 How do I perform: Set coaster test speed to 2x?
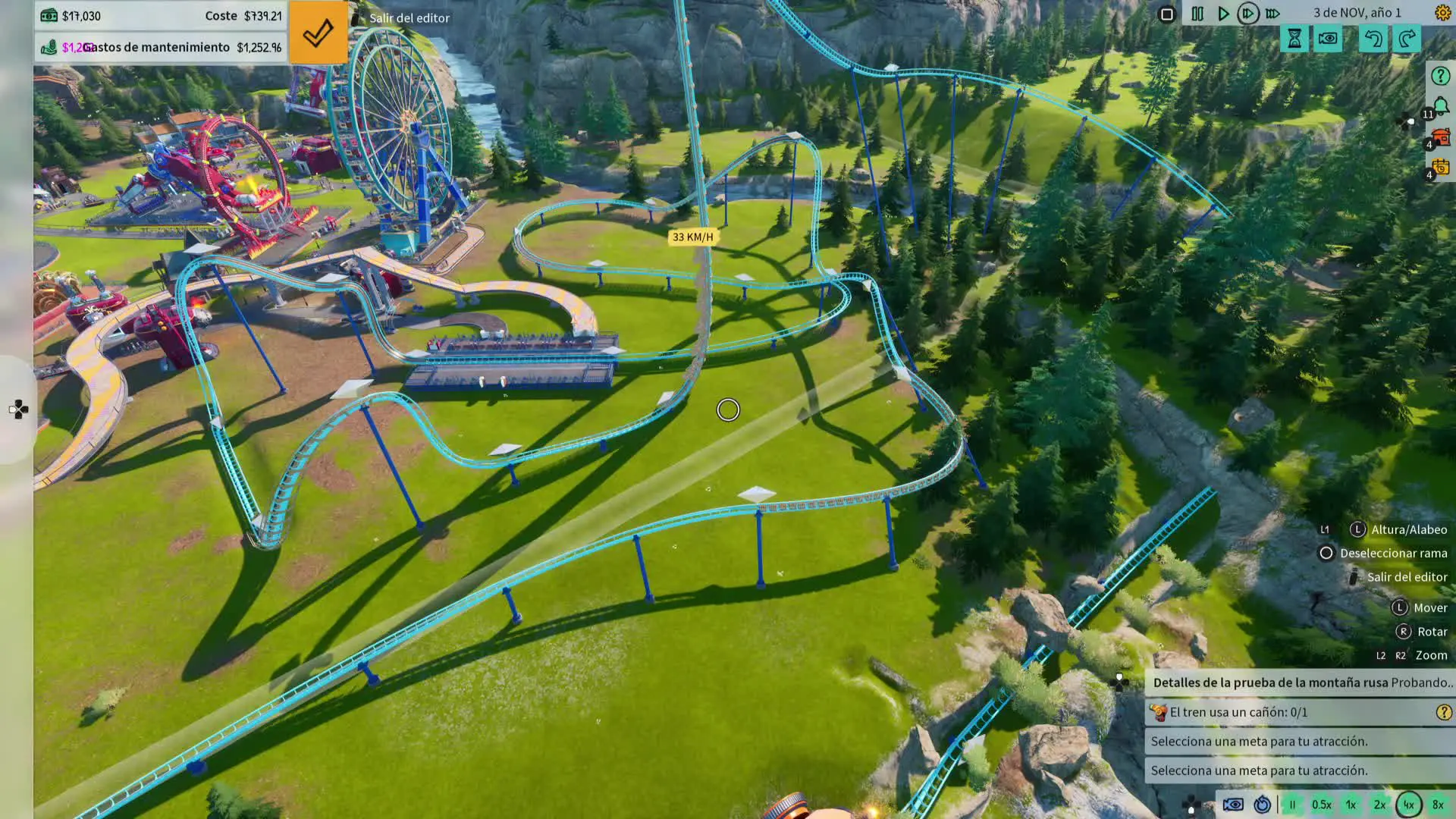tap(1379, 805)
